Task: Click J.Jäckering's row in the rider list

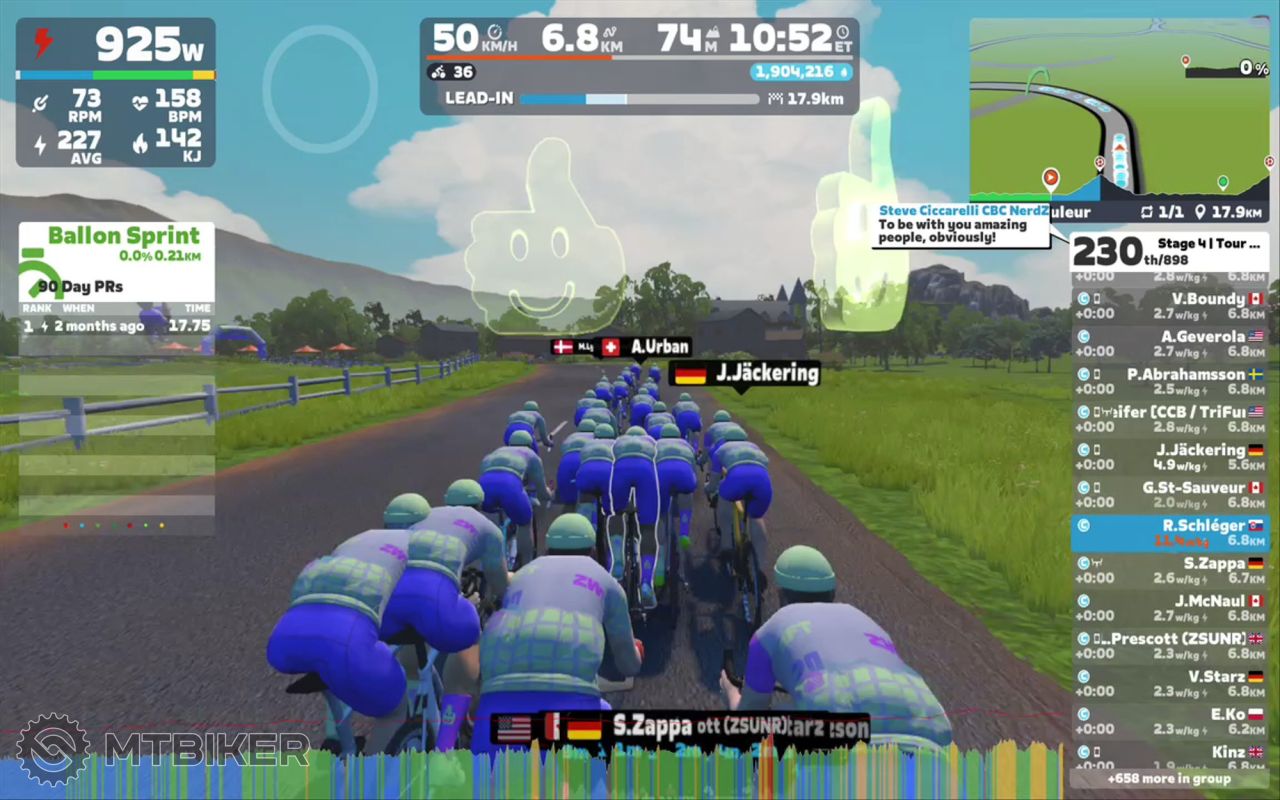Action: (x=1169, y=457)
